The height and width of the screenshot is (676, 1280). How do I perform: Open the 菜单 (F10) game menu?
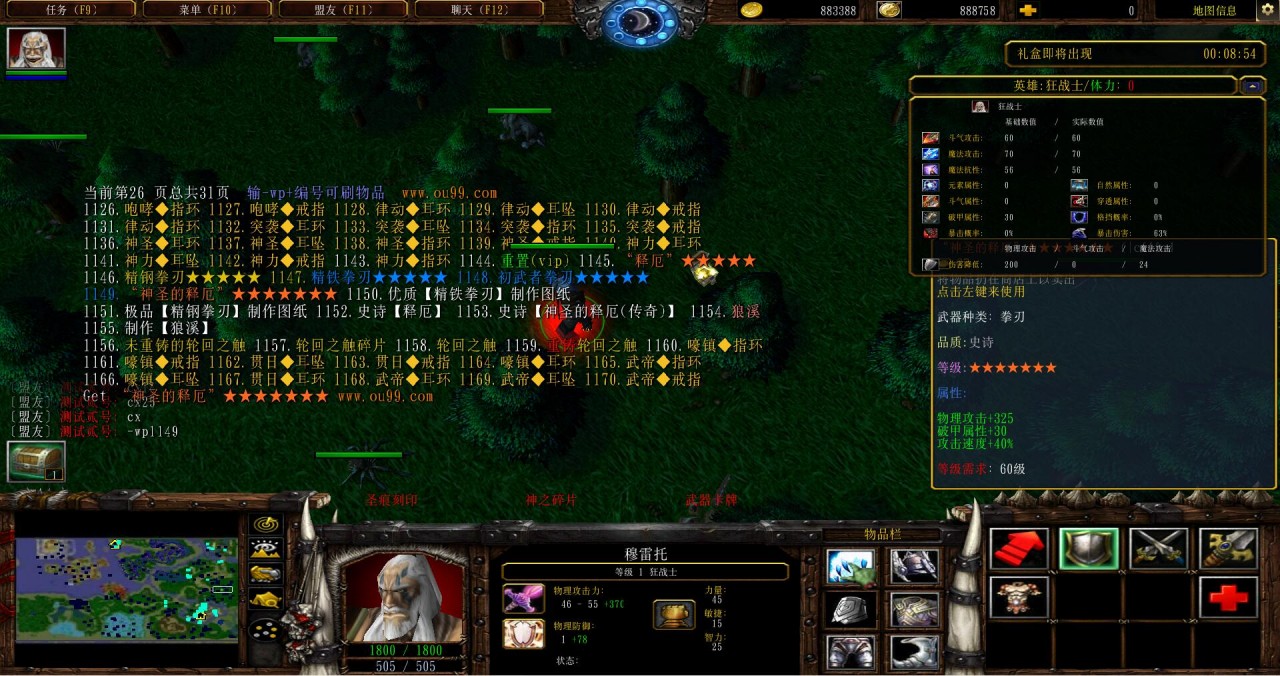(x=206, y=10)
